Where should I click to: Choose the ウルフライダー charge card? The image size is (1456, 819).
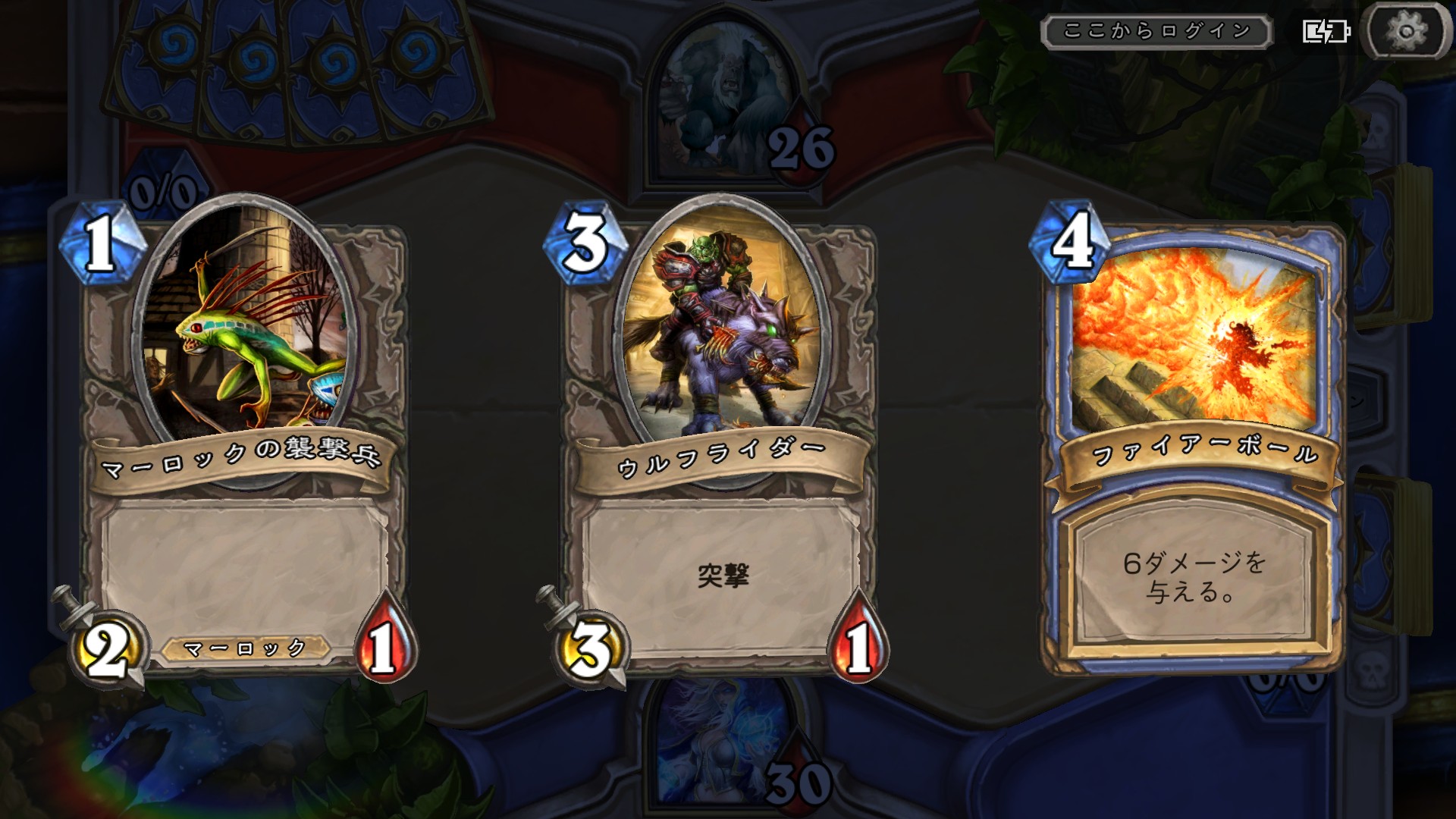coord(720,440)
